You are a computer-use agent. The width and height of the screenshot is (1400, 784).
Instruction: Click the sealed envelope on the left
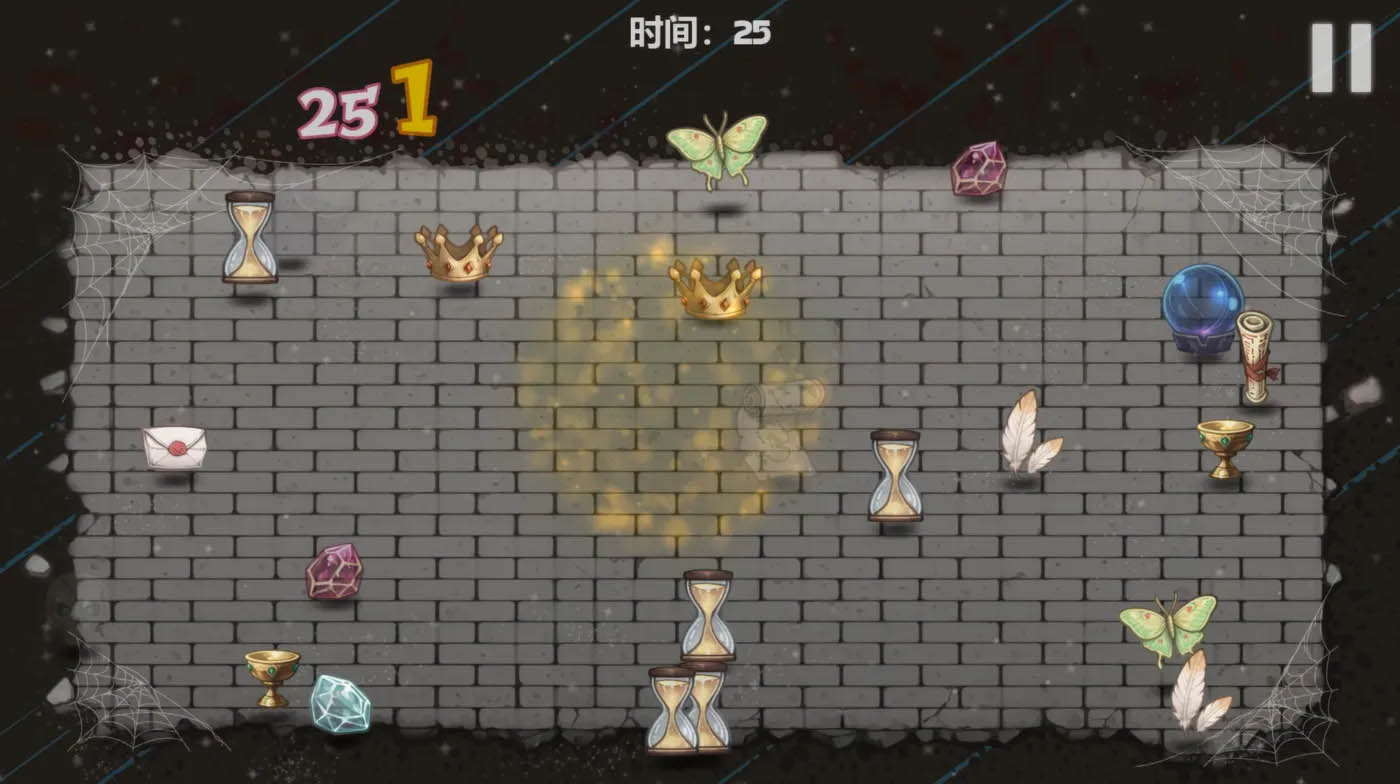176,447
